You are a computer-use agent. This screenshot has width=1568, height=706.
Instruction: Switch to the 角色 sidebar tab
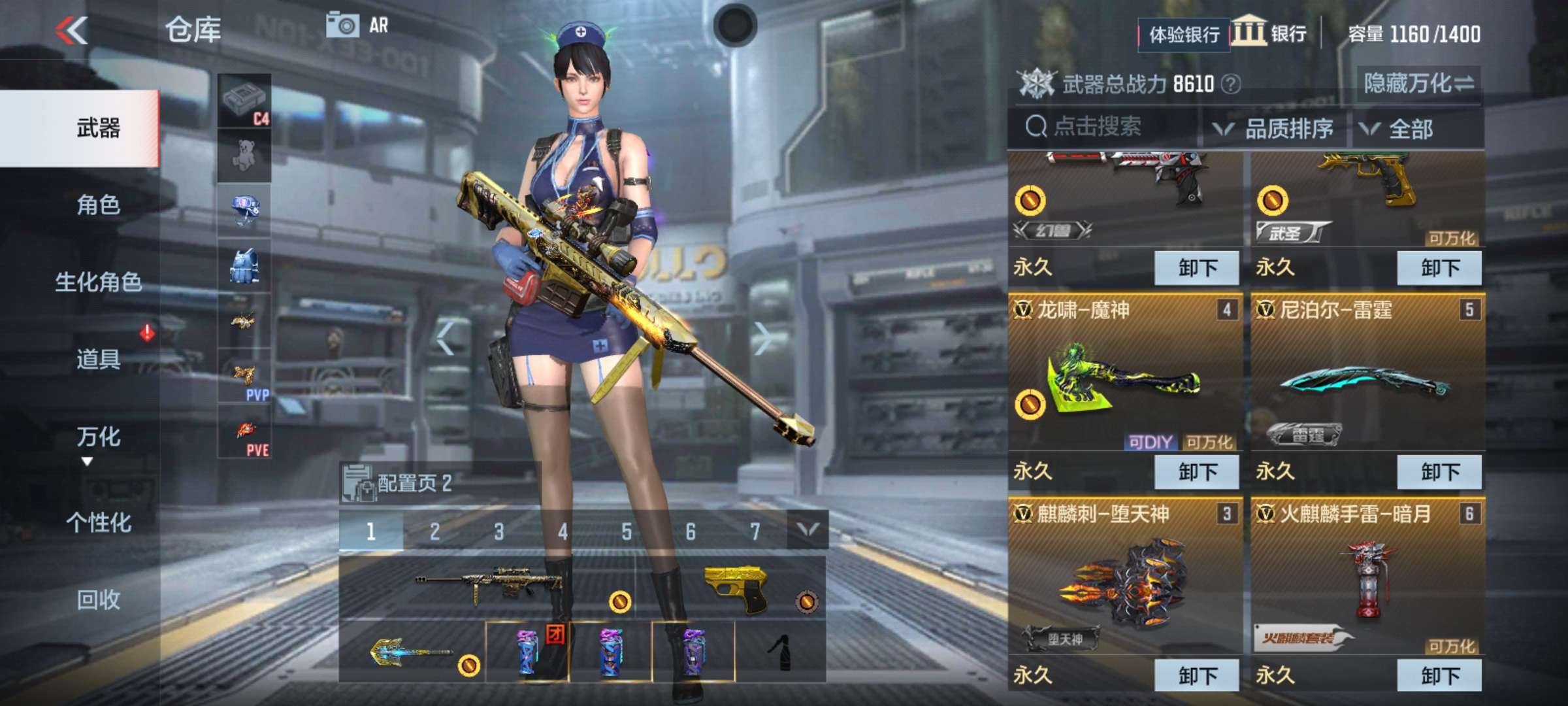tap(97, 205)
